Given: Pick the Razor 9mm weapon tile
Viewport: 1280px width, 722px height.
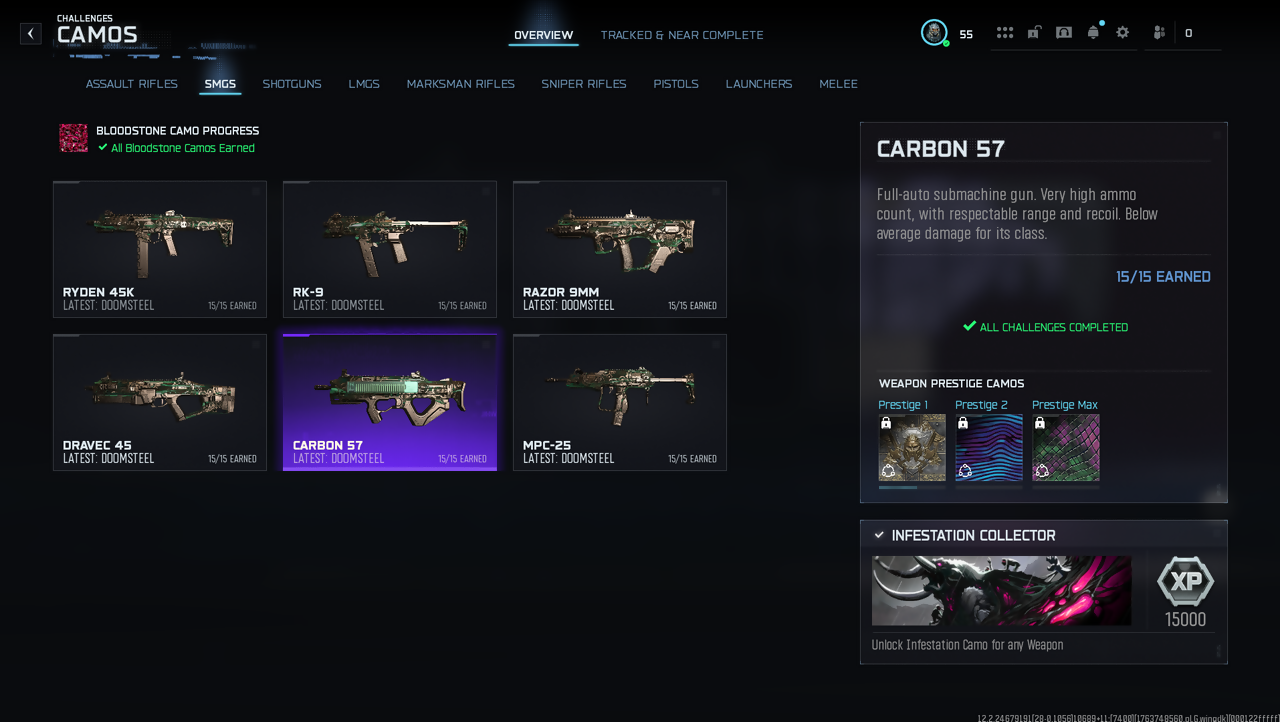Looking at the screenshot, I should click(x=620, y=249).
